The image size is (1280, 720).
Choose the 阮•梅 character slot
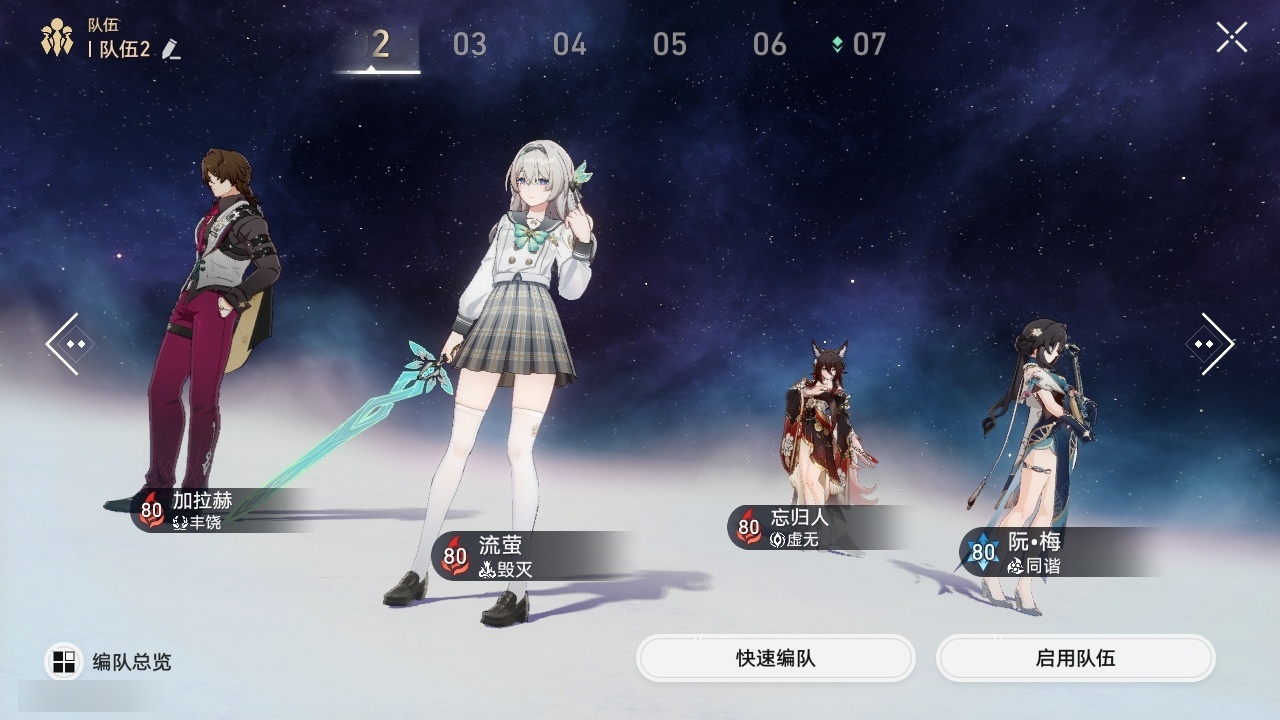pyautogui.click(x=1035, y=450)
